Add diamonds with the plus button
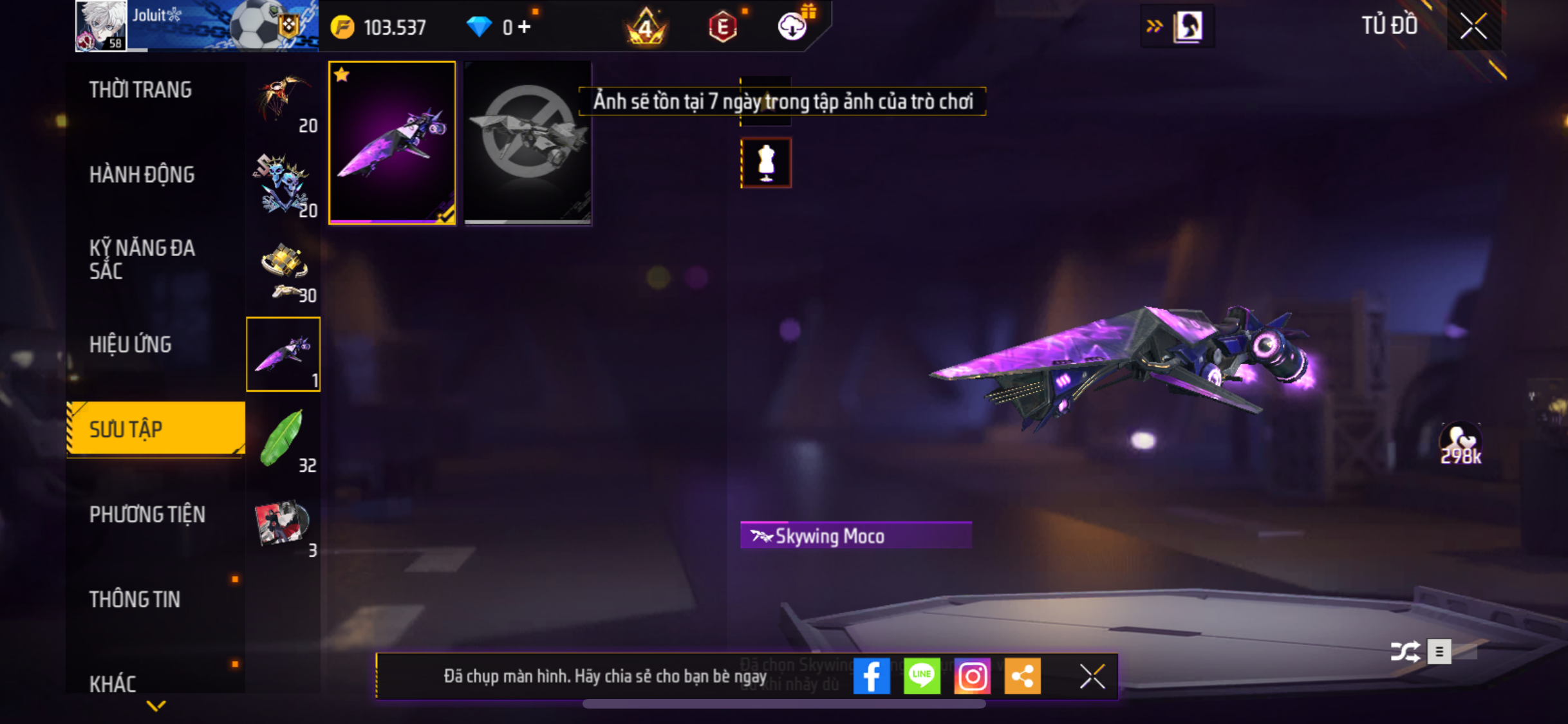Viewport: 1568px width, 724px height. coord(525,27)
